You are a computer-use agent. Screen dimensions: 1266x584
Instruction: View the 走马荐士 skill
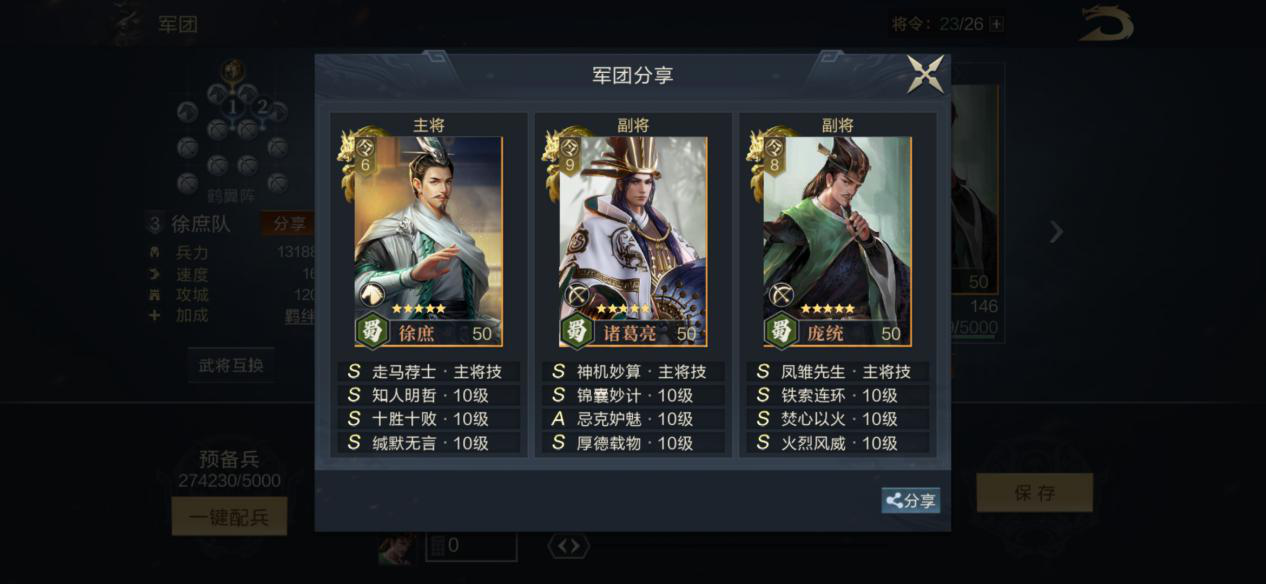coord(430,371)
